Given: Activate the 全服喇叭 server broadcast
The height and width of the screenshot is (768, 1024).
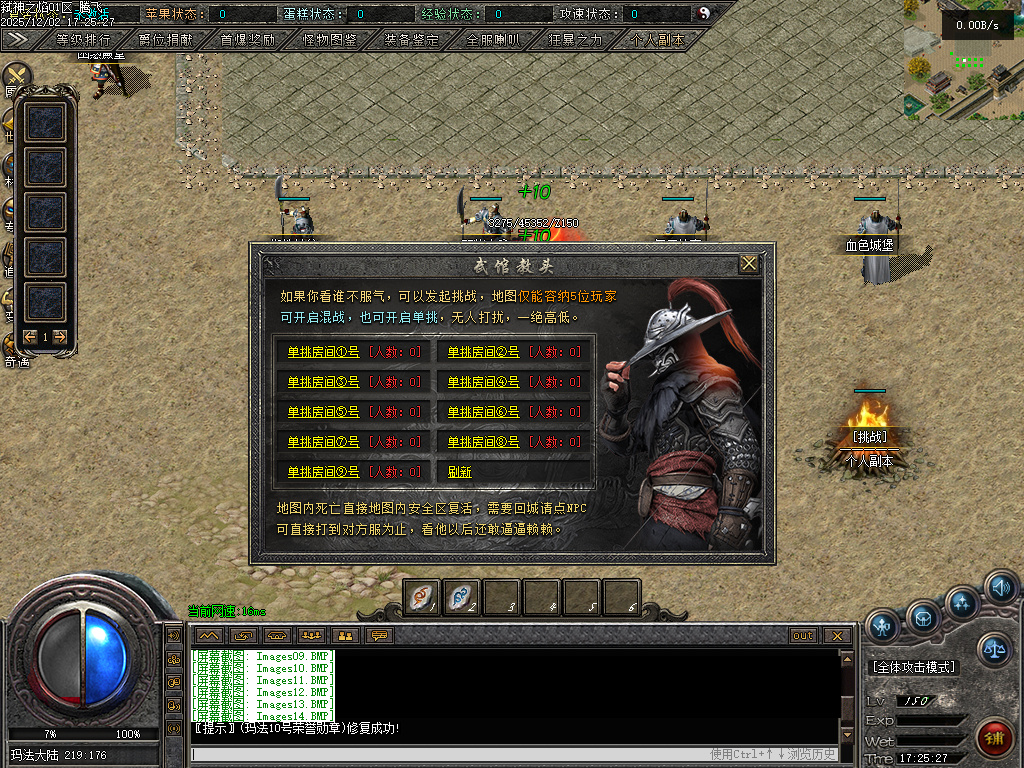Looking at the screenshot, I should tap(493, 40).
